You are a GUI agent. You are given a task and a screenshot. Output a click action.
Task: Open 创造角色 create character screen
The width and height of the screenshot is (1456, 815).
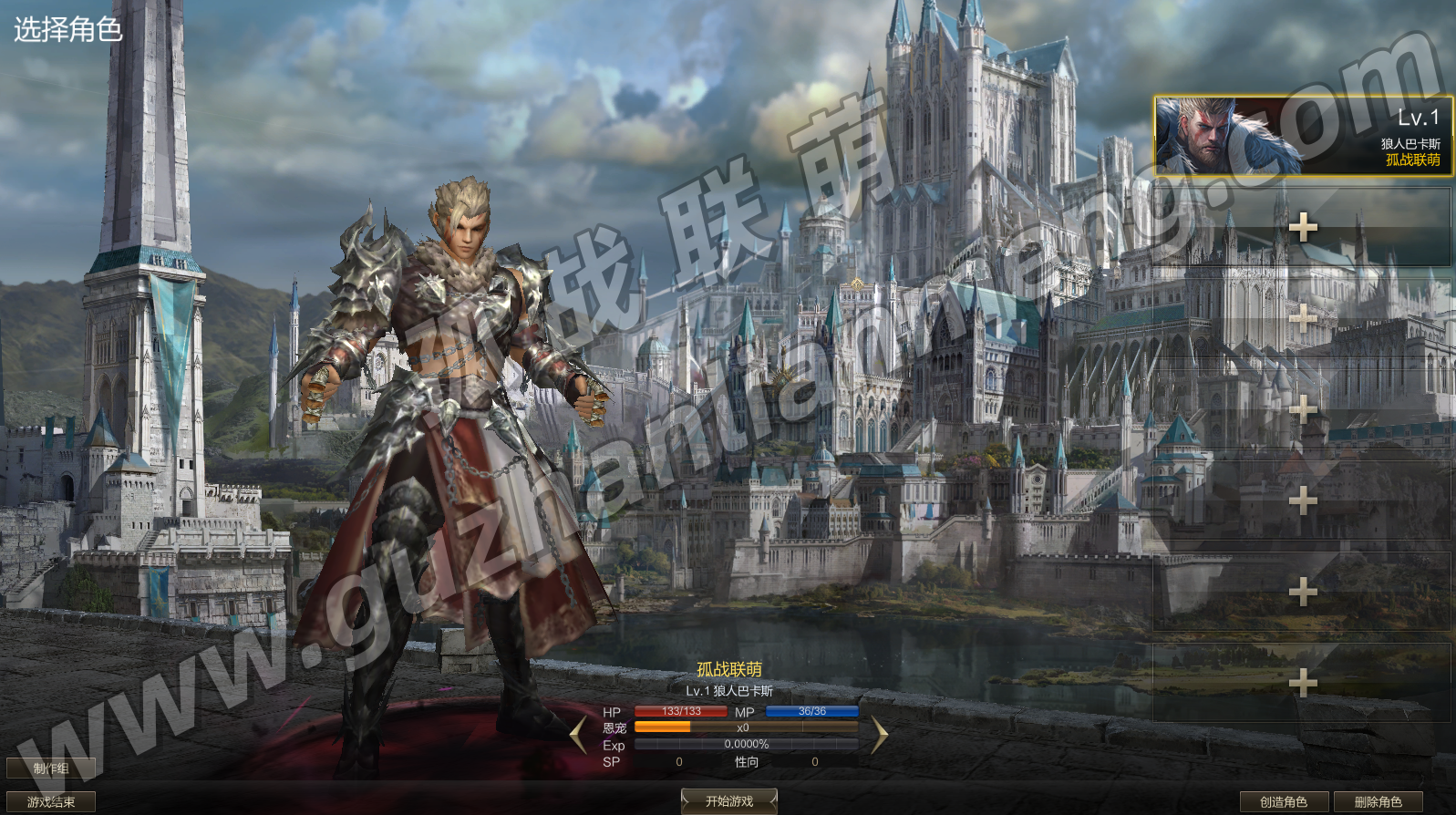coord(1283,802)
